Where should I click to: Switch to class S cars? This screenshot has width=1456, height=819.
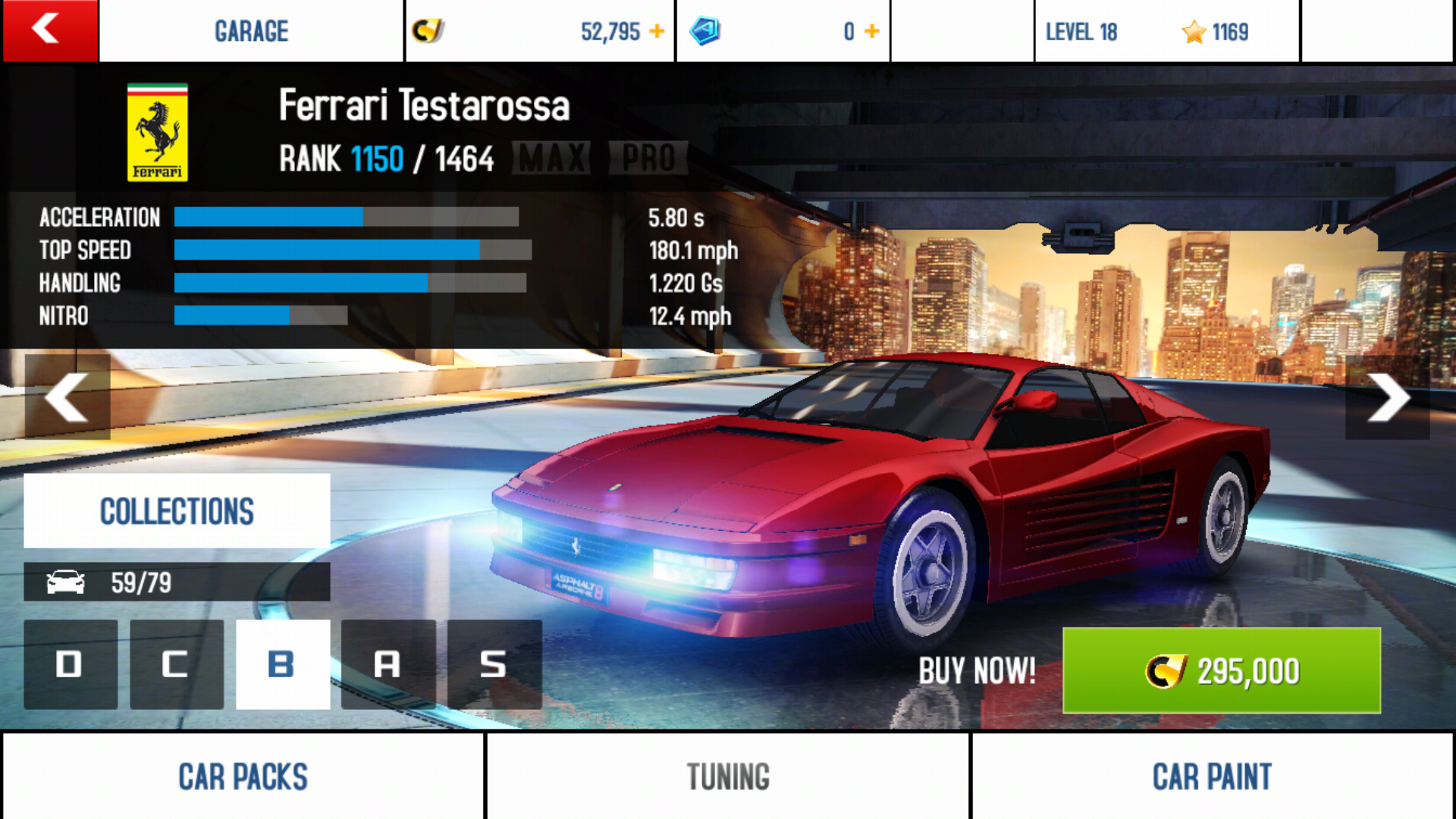point(494,664)
